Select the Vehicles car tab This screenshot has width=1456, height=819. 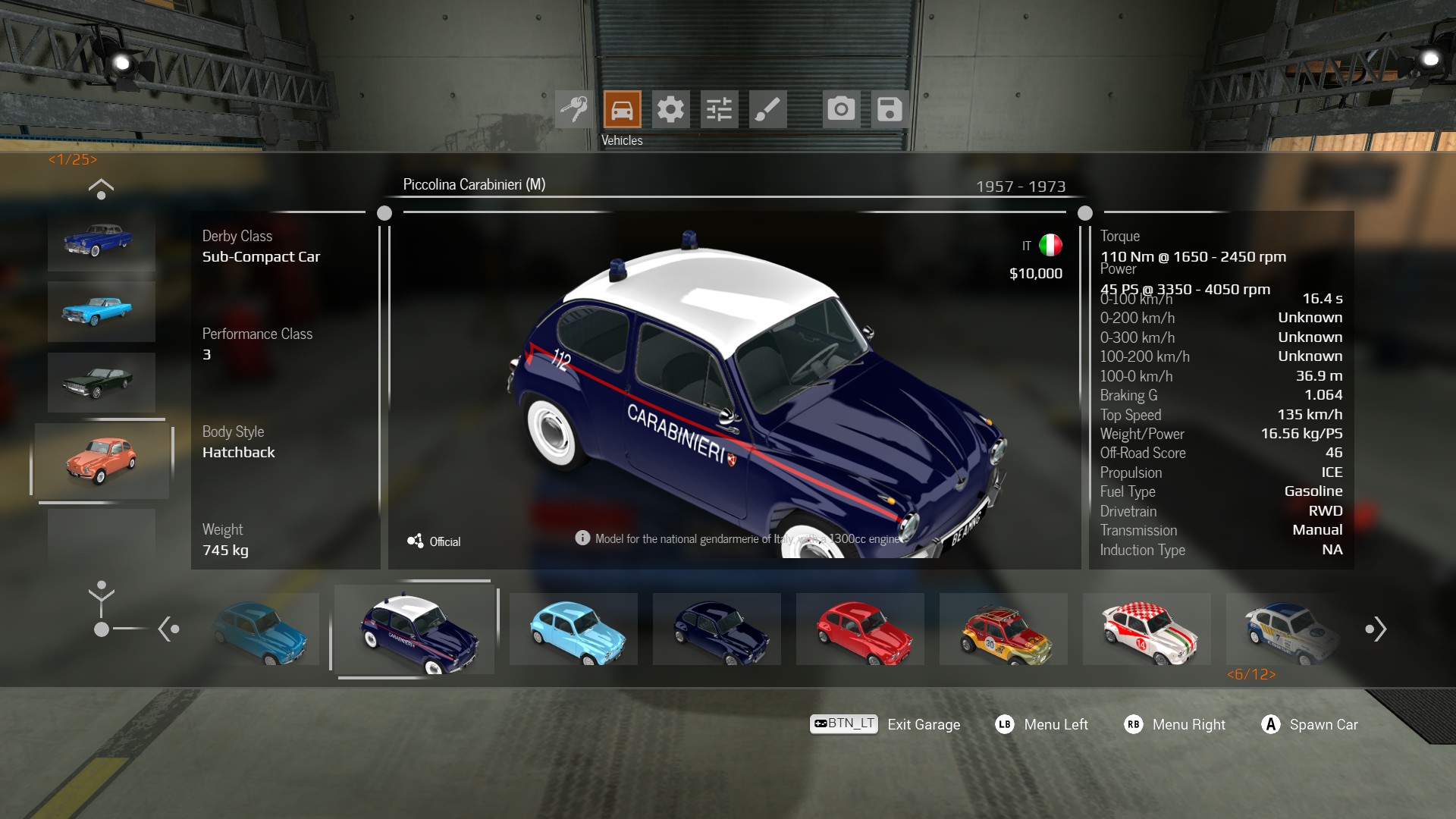tap(622, 109)
